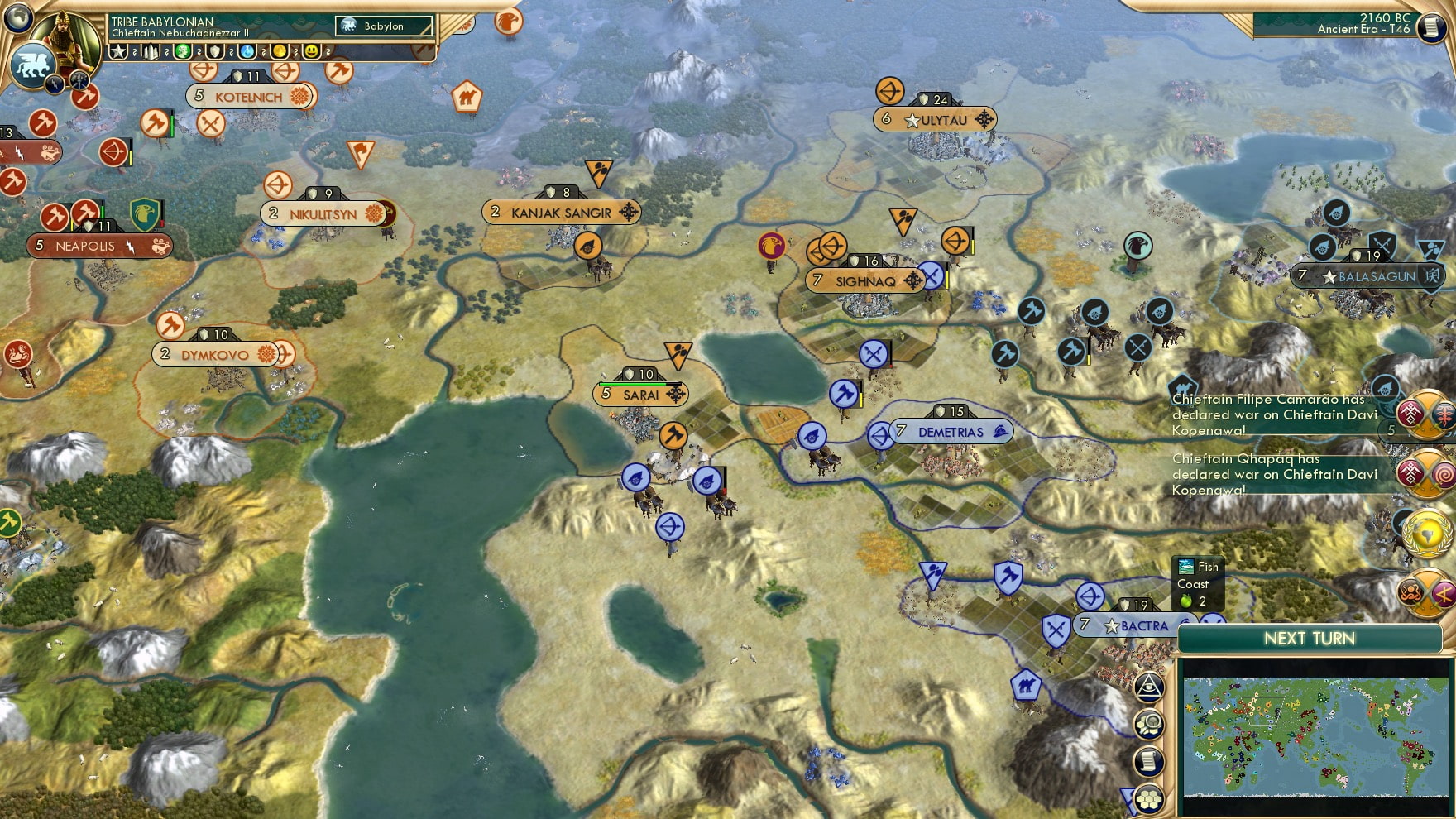
Task: Toggle map options with the eye icon near the minimap
Action: [1150, 687]
